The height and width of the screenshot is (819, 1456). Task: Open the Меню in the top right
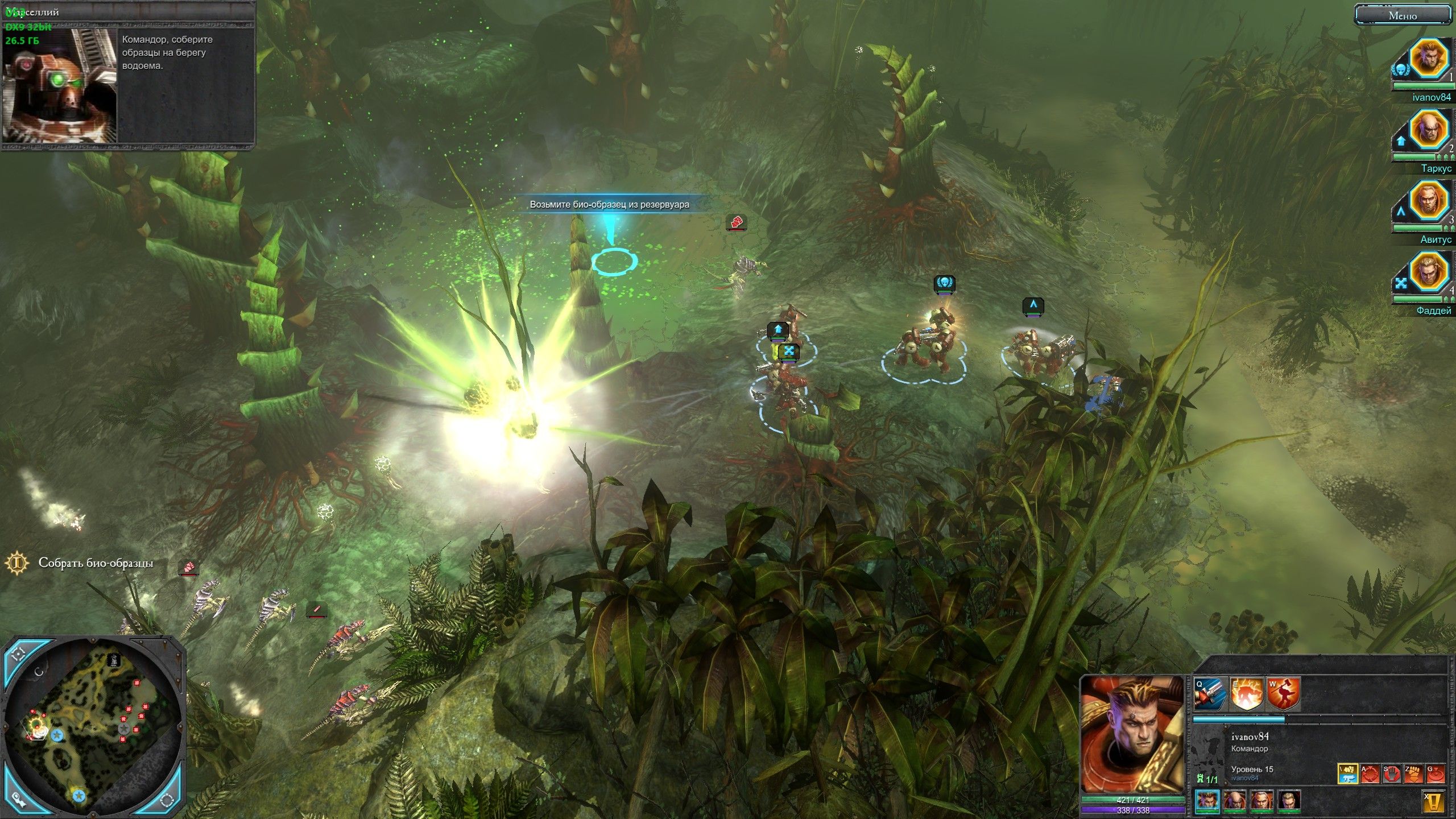point(1402,15)
